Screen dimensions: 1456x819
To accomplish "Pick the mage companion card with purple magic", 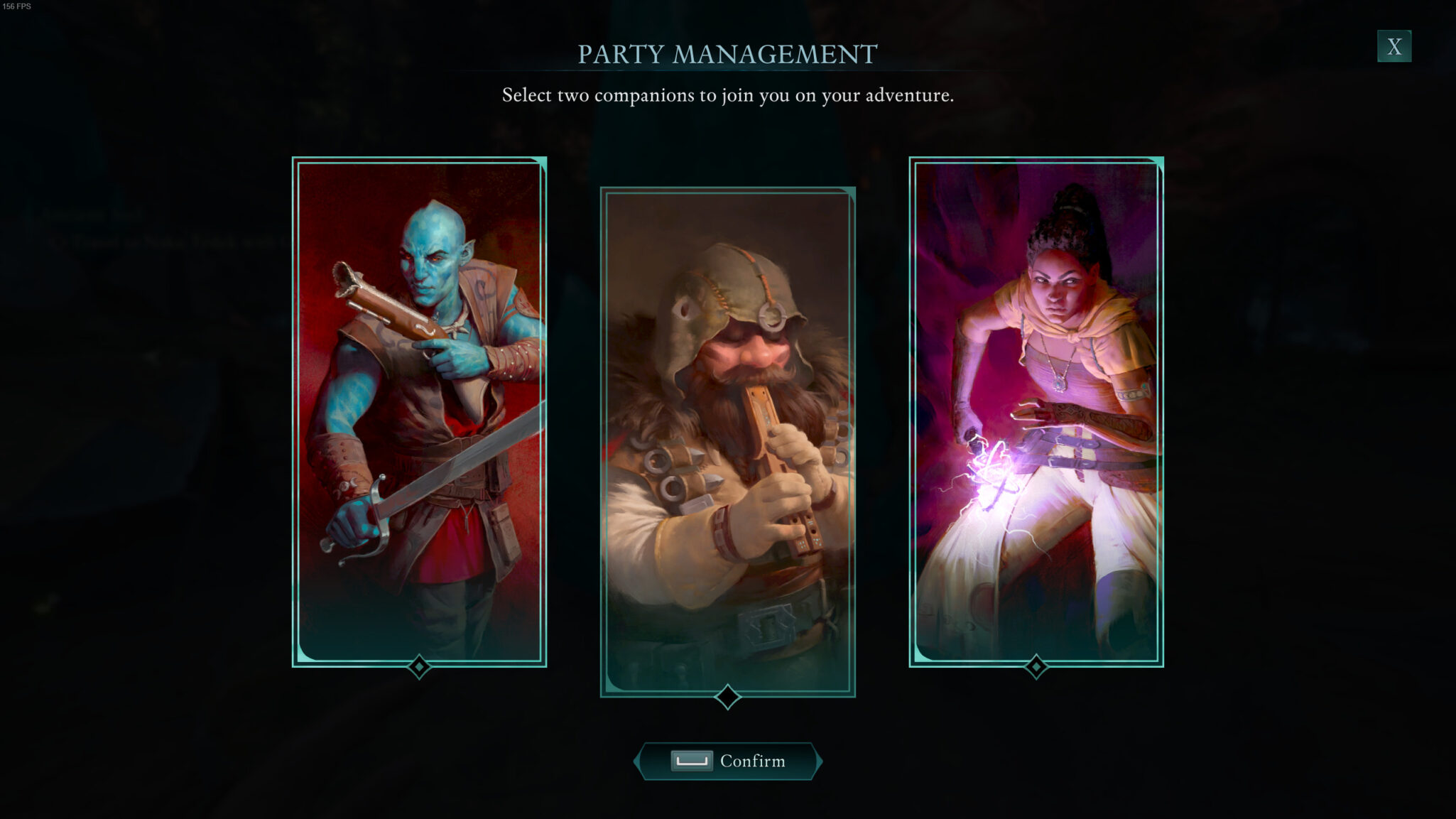I will pyautogui.click(x=1036, y=411).
